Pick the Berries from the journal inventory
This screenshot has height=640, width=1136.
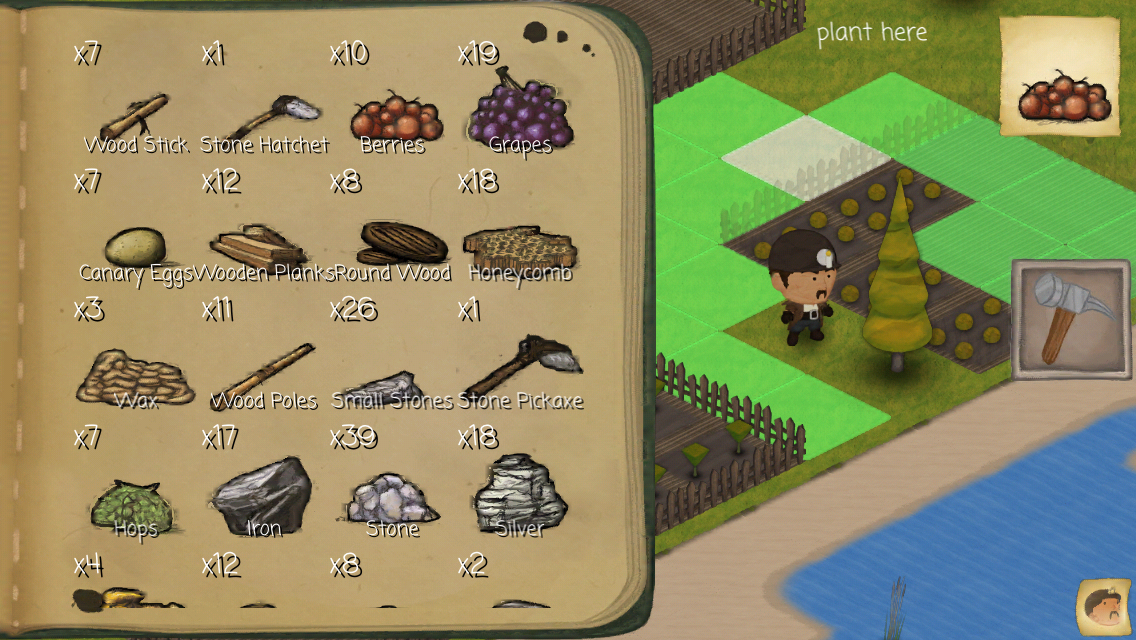[x=395, y=119]
